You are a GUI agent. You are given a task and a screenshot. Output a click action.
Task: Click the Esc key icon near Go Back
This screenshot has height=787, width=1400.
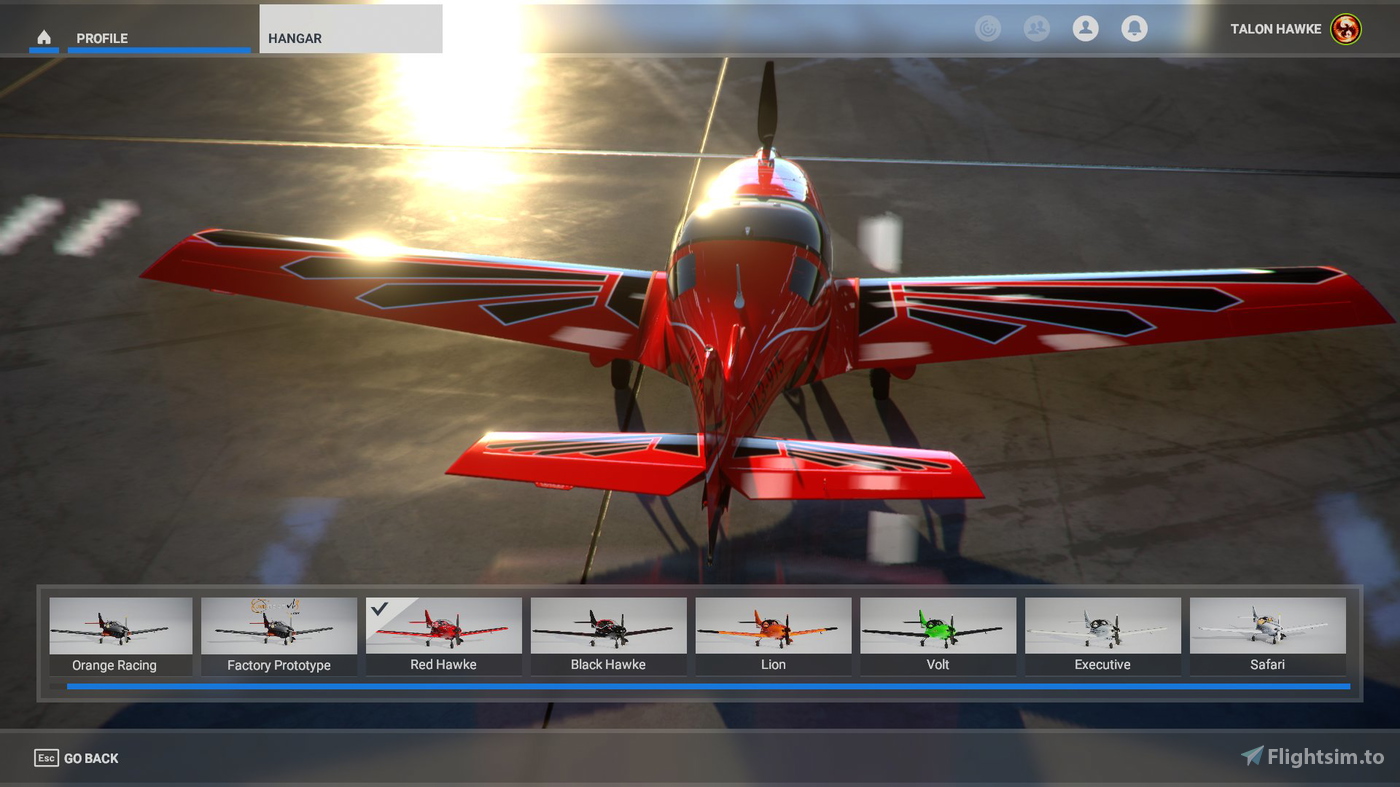(46, 757)
